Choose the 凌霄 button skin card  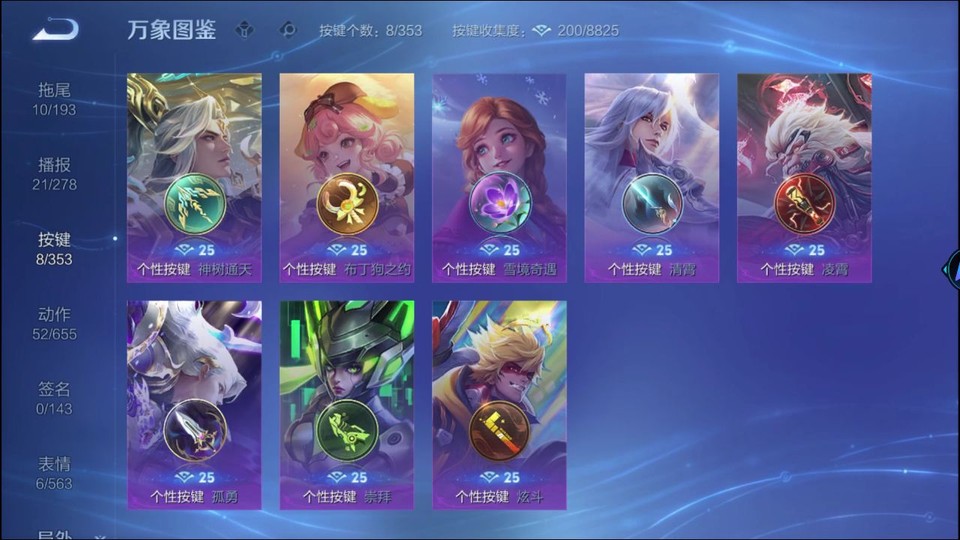(x=804, y=178)
